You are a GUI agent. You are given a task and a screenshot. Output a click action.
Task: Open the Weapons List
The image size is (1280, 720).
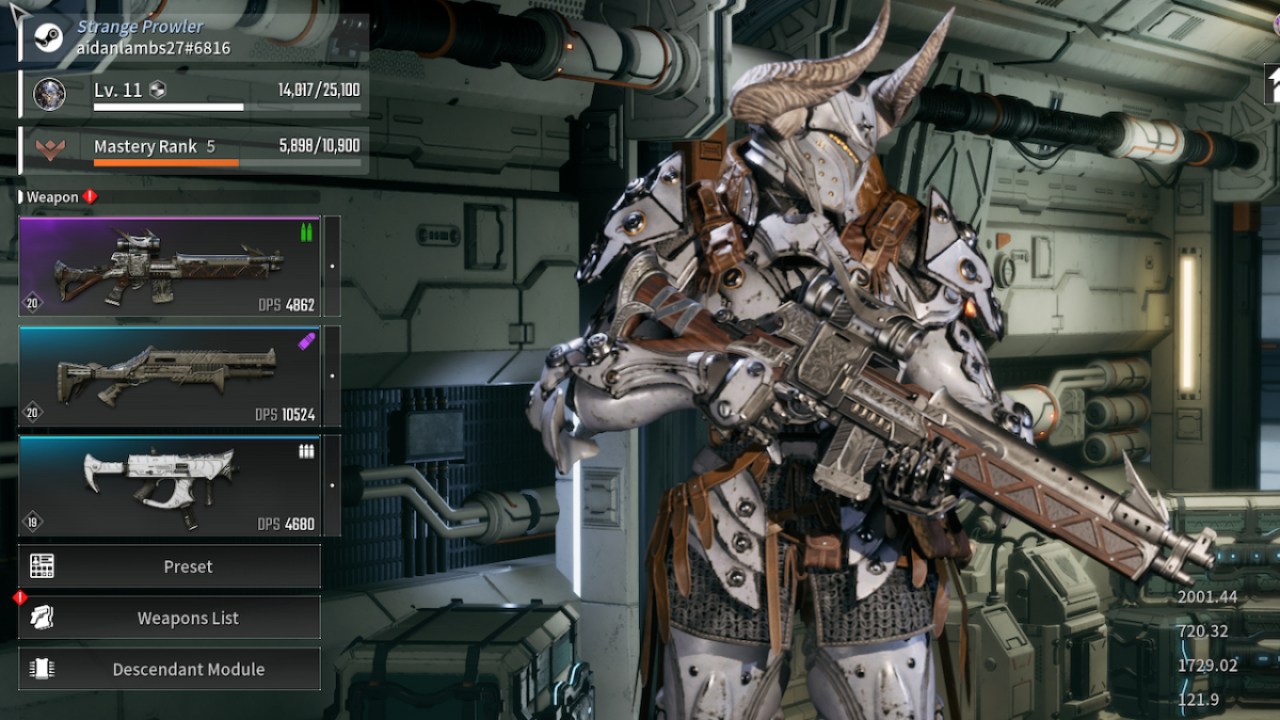(169, 618)
